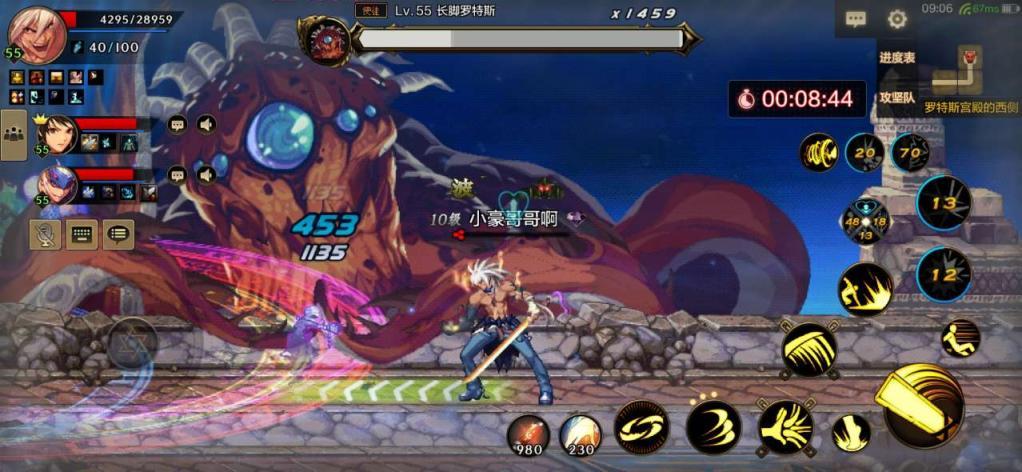Tap the back-dash running figure skill

(x=961, y=338)
